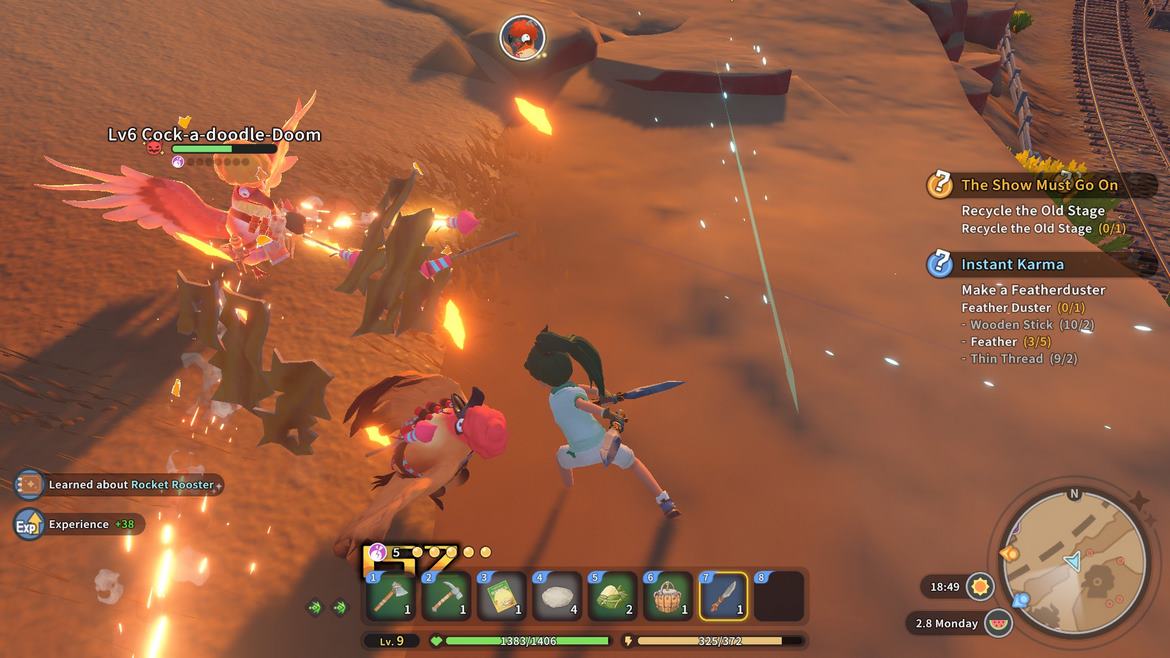Pick the leaf-wrapped food in slot 5

(613, 596)
